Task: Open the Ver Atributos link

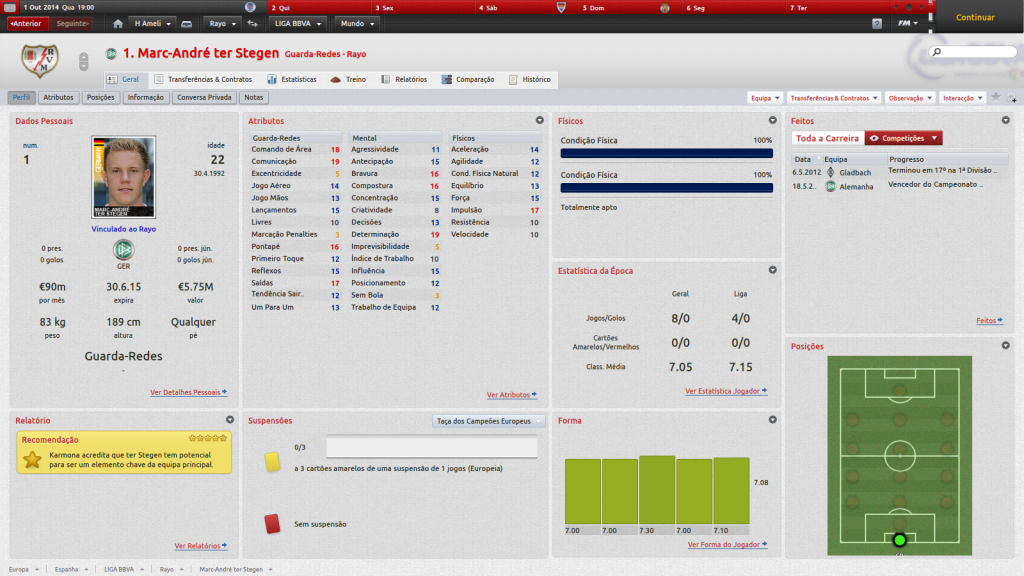Action: 511,395
